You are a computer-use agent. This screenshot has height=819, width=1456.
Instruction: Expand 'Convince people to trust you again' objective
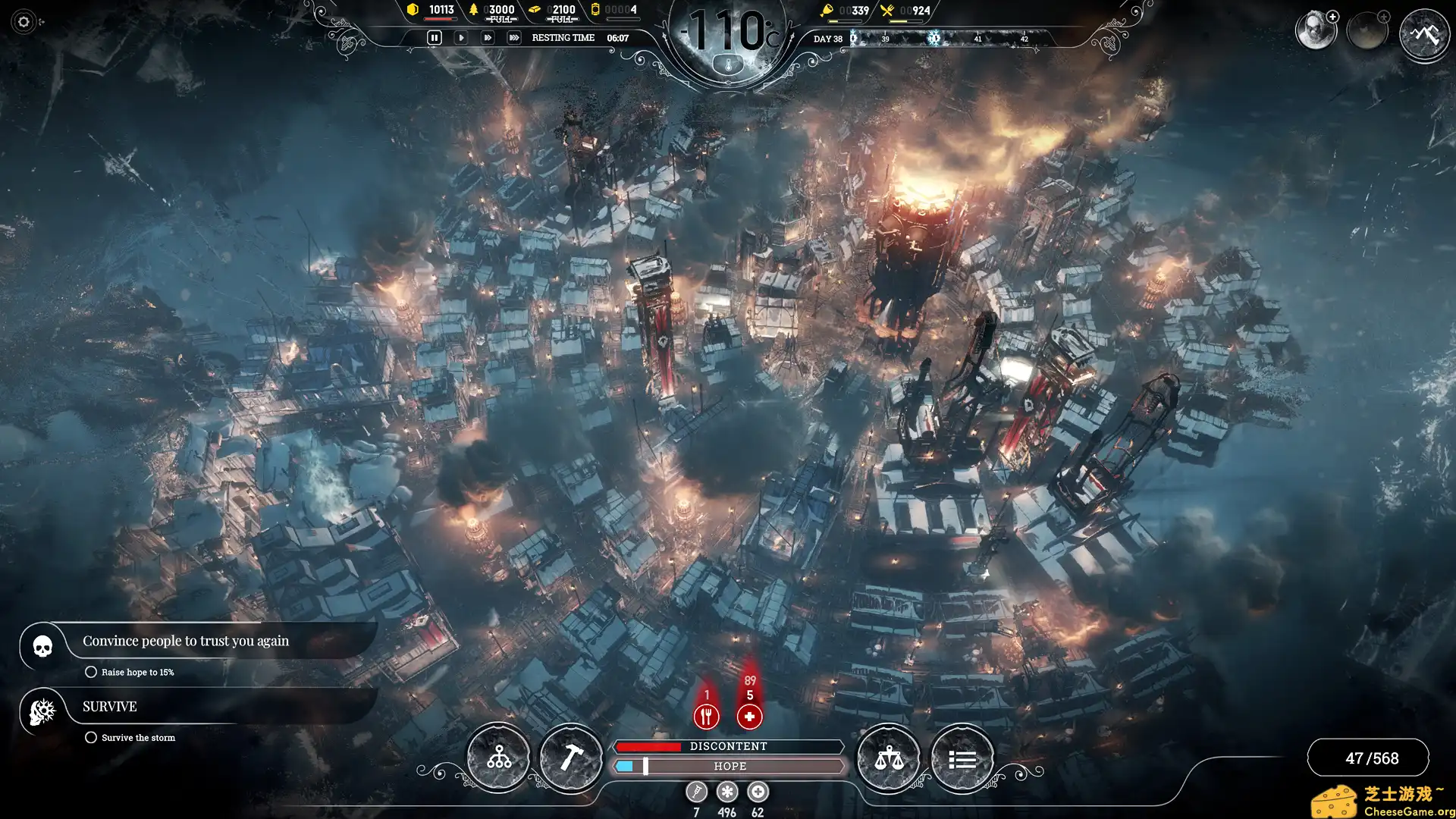pos(186,640)
